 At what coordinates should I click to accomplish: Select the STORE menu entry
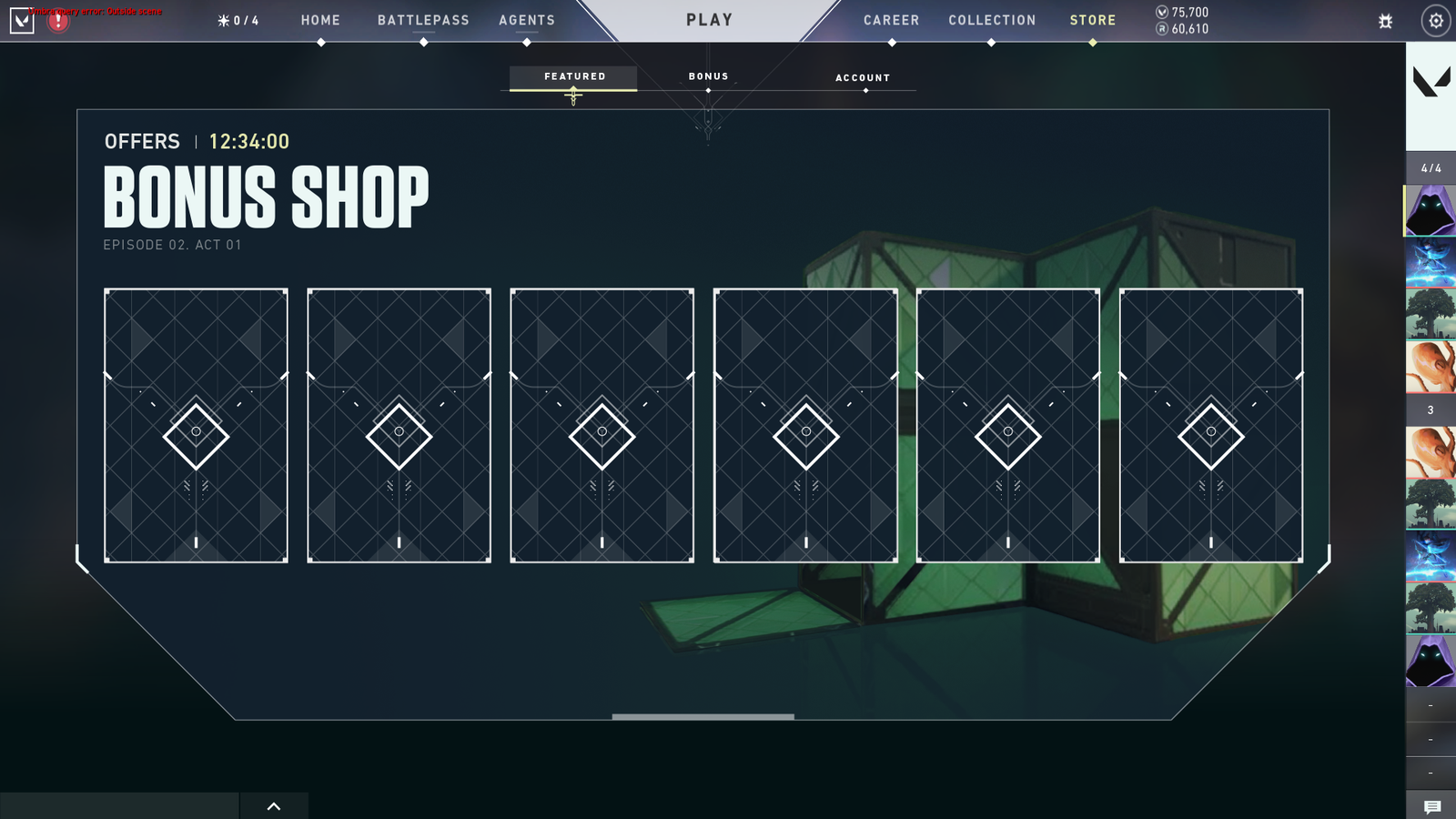click(x=1092, y=20)
